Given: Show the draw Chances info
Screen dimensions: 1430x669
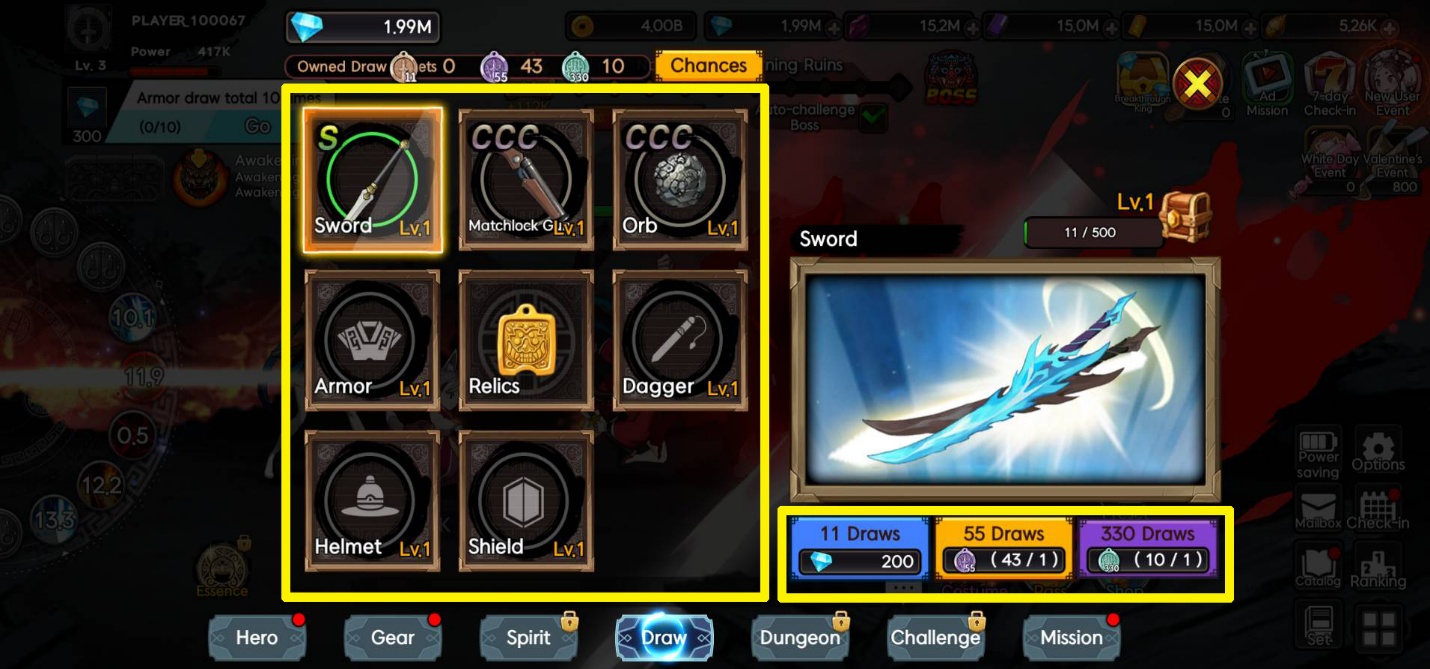Looking at the screenshot, I should (x=708, y=66).
